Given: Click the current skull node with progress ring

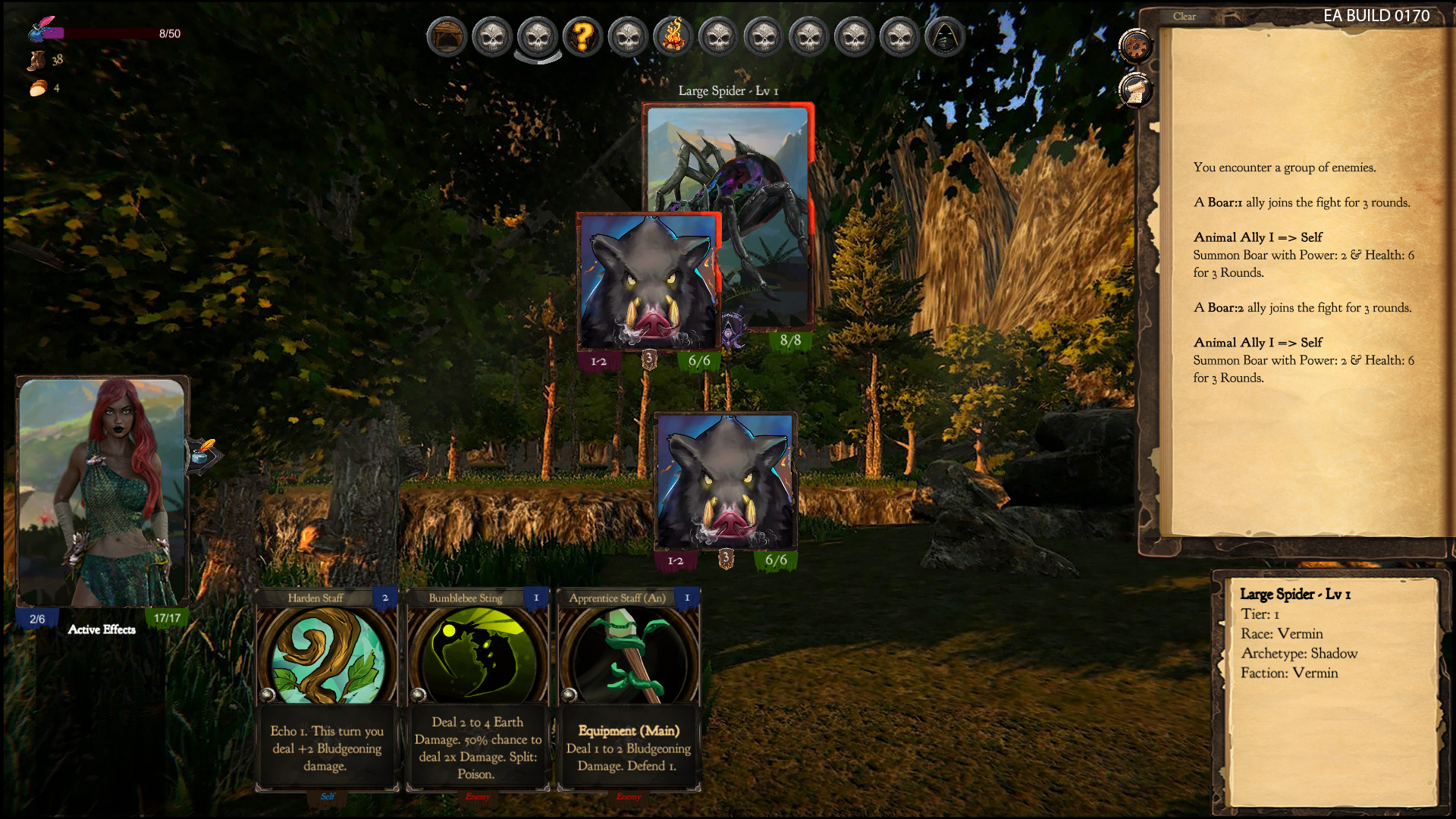Looking at the screenshot, I should pyautogui.click(x=537, y=36).
